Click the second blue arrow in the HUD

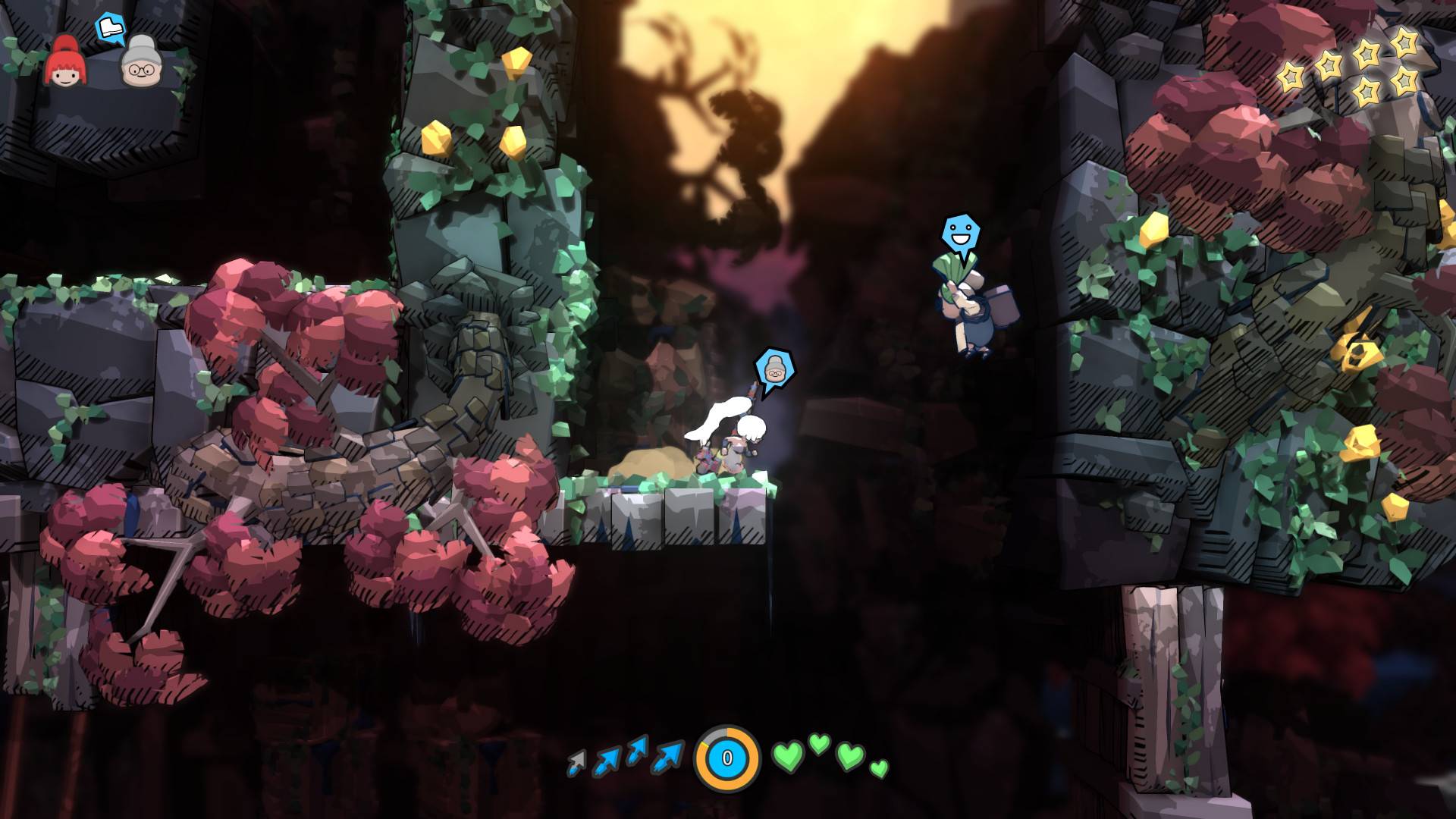(x=607, y=758)
